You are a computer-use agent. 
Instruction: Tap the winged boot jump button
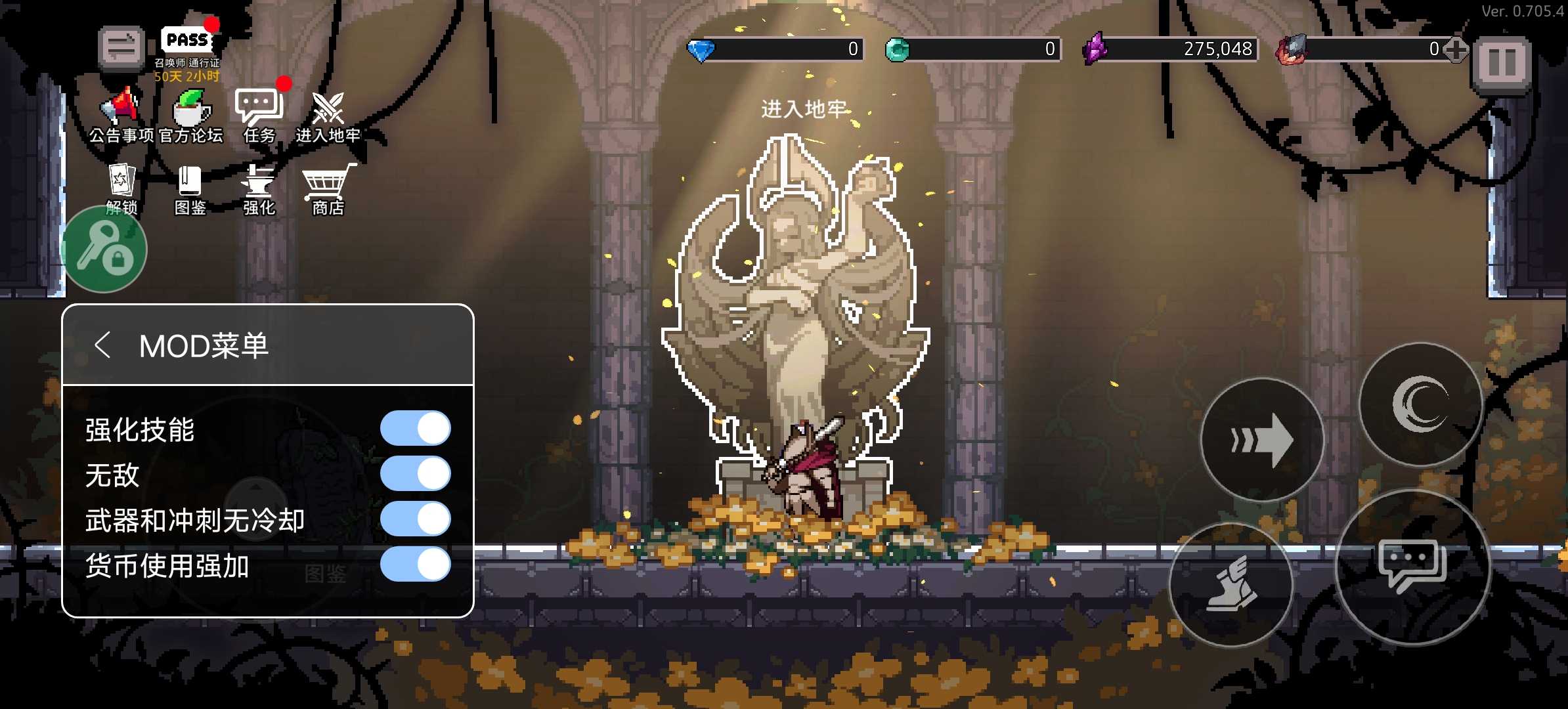[1232, 584]
